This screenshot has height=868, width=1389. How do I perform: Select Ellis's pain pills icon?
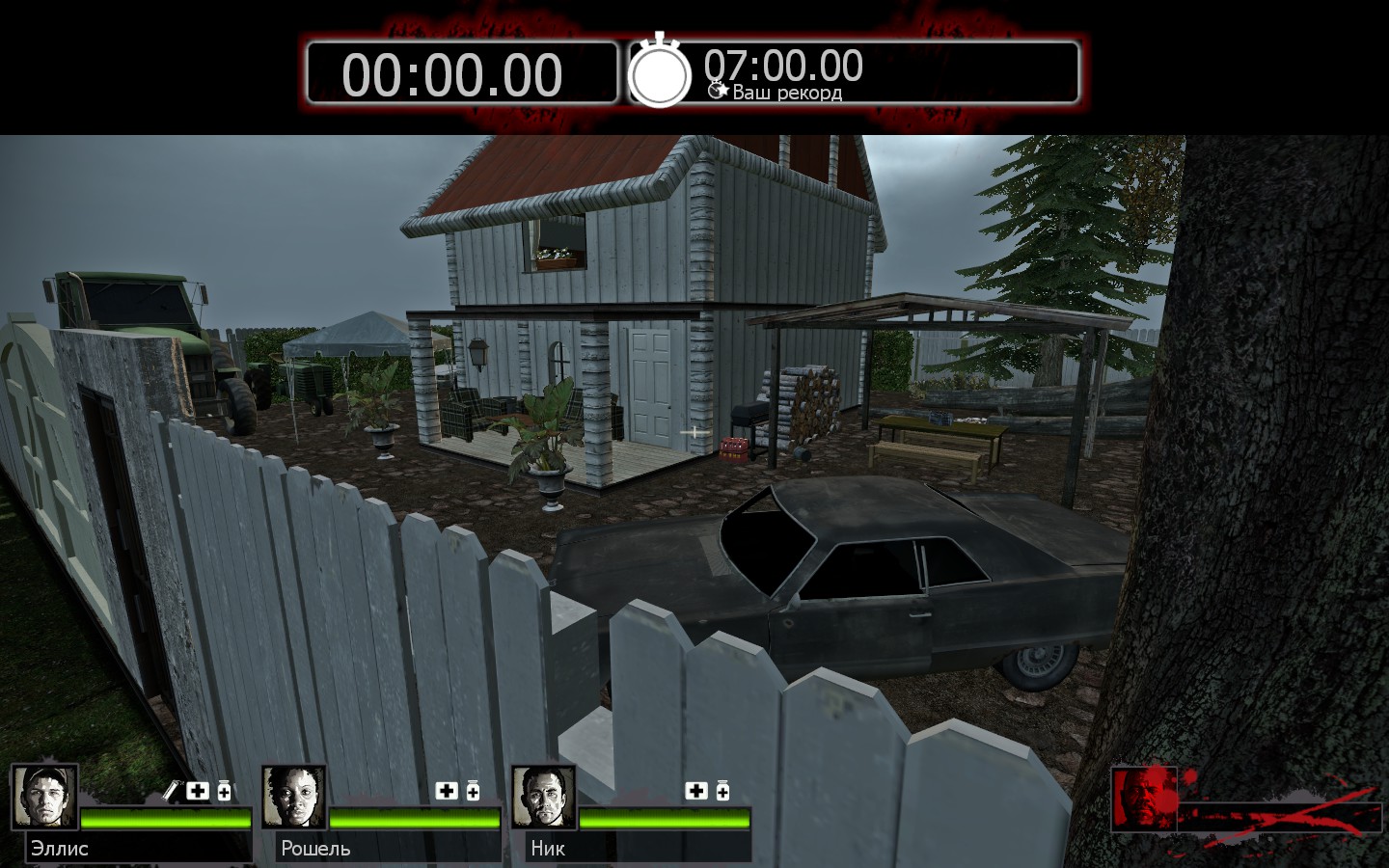point(224,791)
